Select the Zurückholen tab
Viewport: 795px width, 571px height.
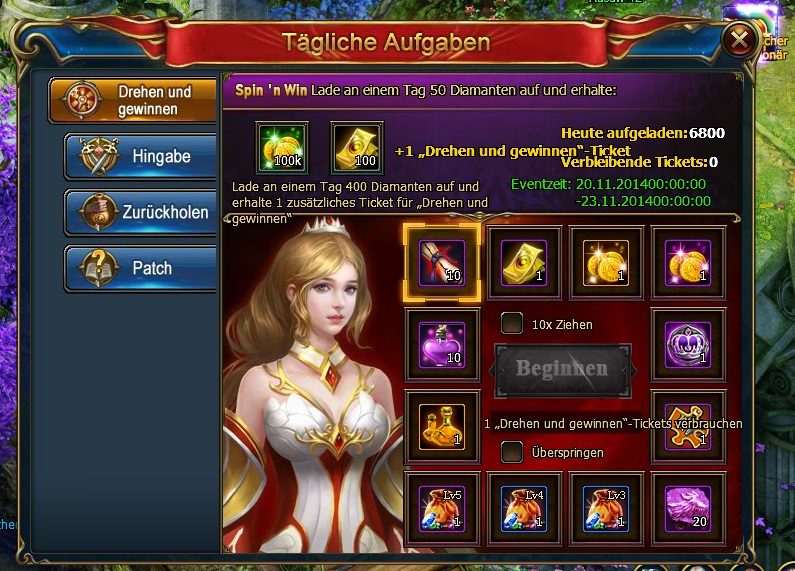coord(140,213)
